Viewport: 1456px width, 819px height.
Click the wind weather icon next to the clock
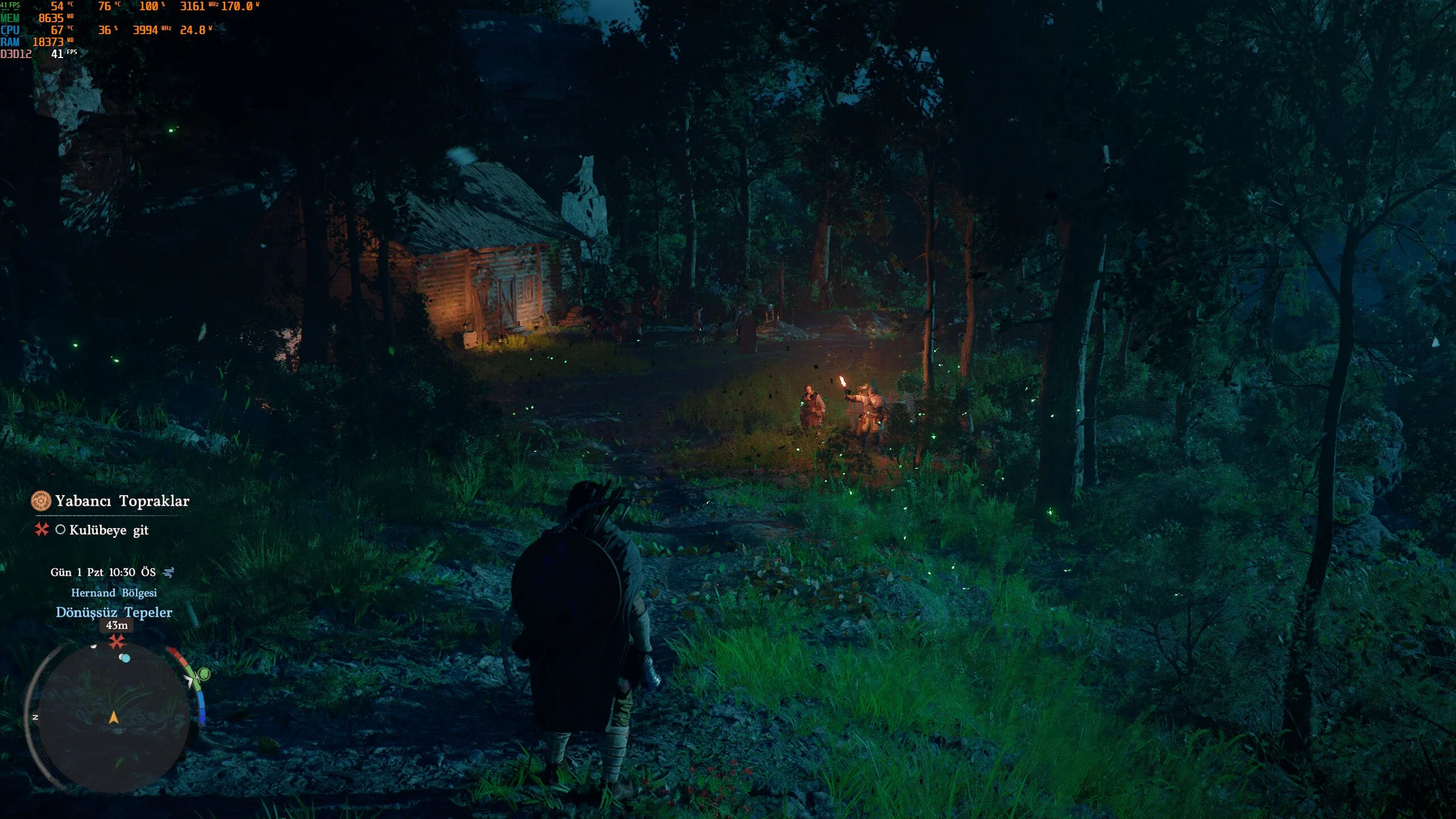point(168,572)
